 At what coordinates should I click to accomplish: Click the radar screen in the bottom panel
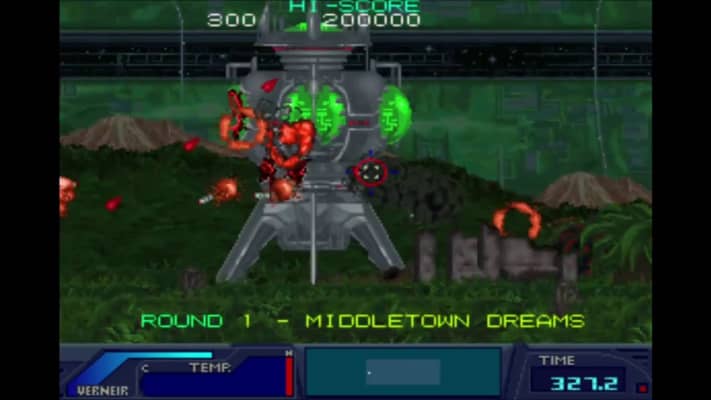coord(403,372)
